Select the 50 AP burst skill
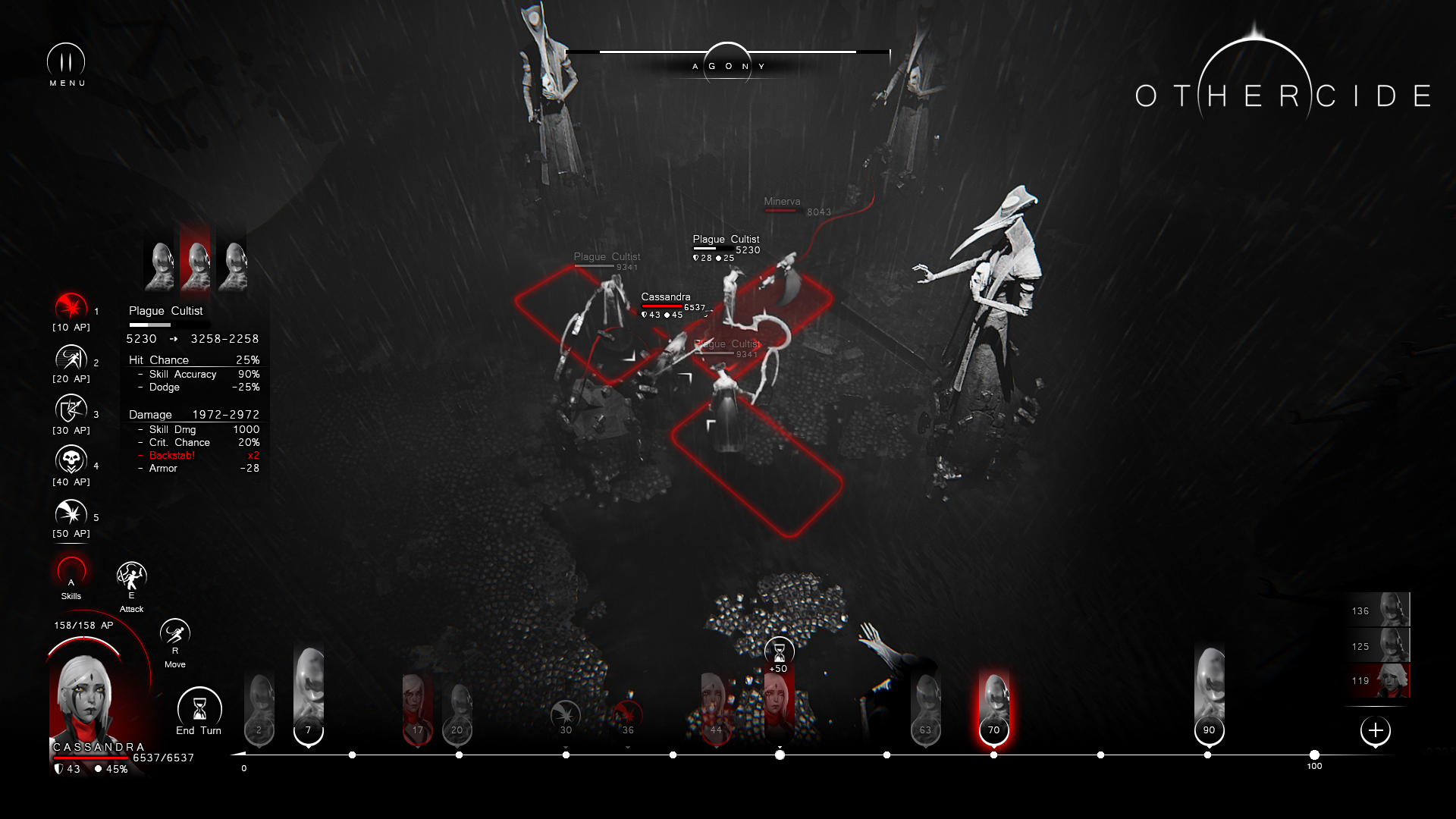This screenshot has height=819, width=1456. point(71,513)
